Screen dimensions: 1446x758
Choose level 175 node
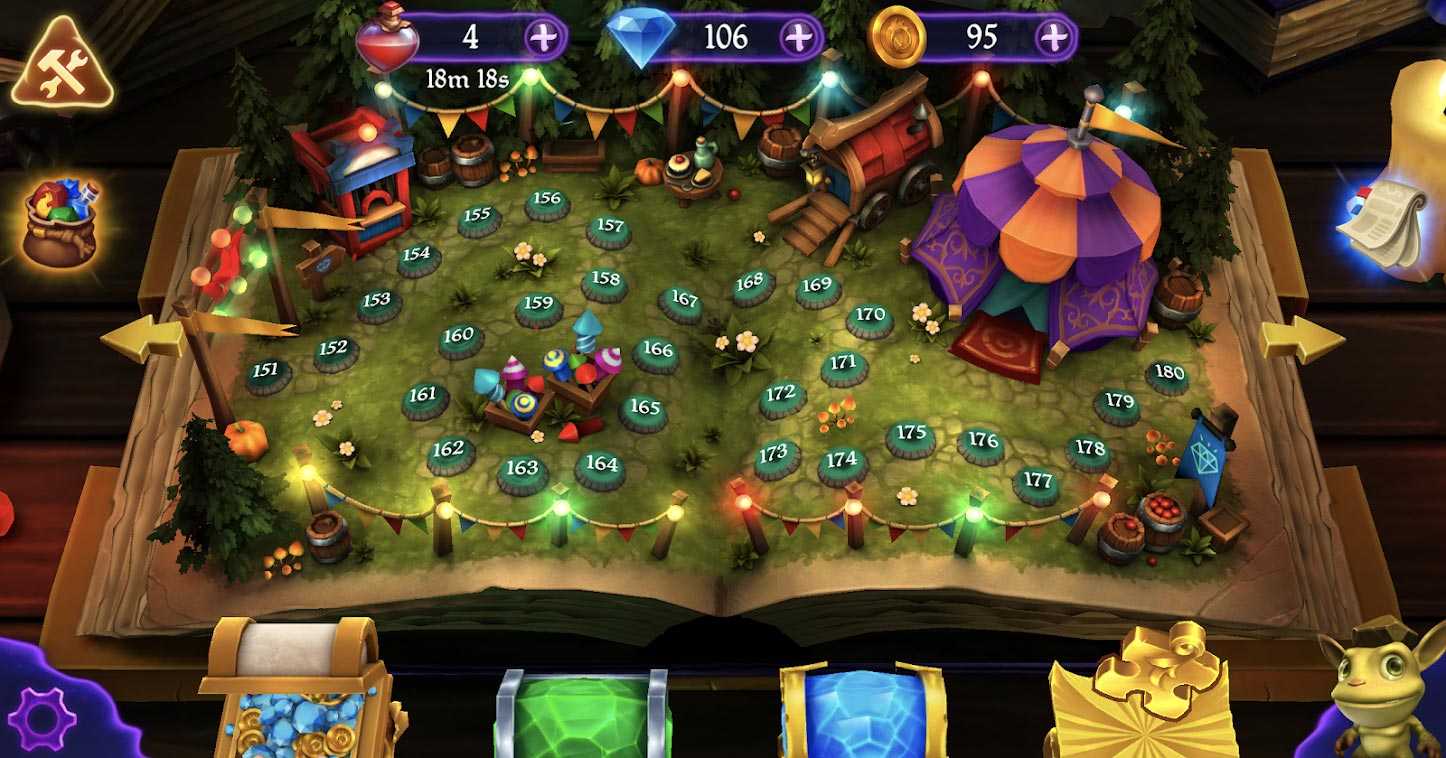pyautogui.click(x=911, y=435)
